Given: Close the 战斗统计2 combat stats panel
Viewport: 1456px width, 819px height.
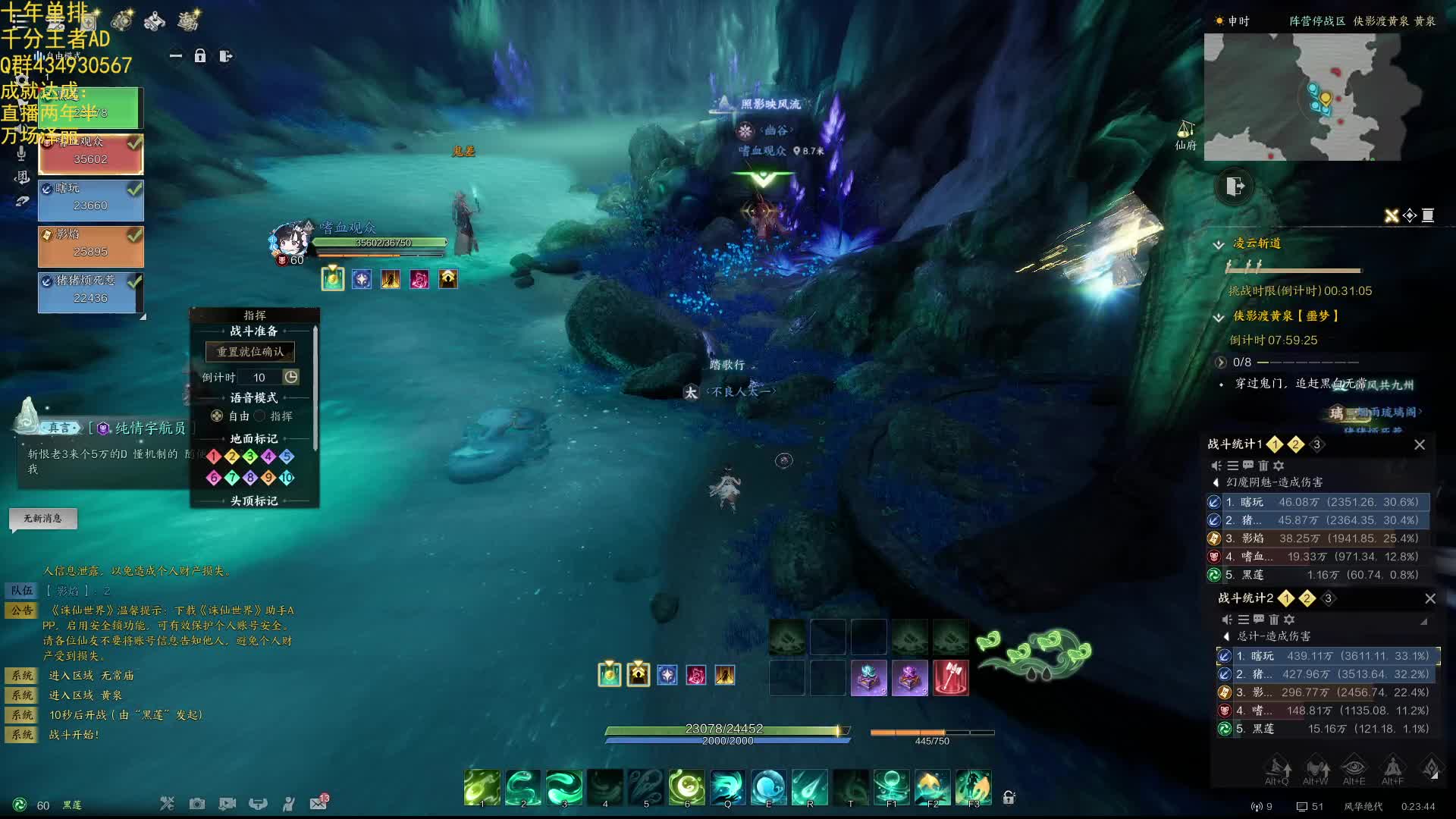Looking at the screenshot, I should 1430,599.
